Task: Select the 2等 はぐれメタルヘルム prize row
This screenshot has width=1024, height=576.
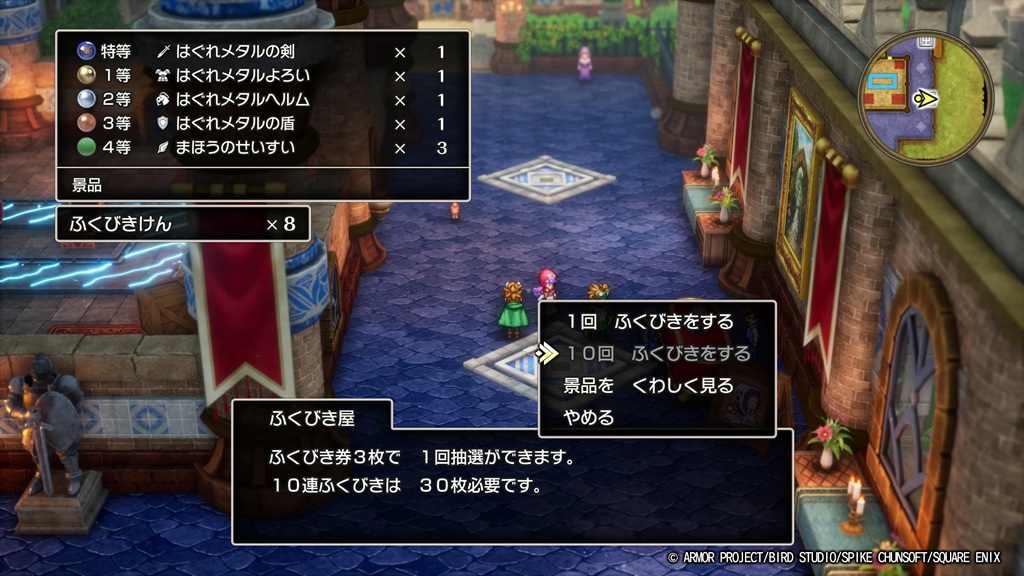Action: pyautogui.click(x=262, y=100)
